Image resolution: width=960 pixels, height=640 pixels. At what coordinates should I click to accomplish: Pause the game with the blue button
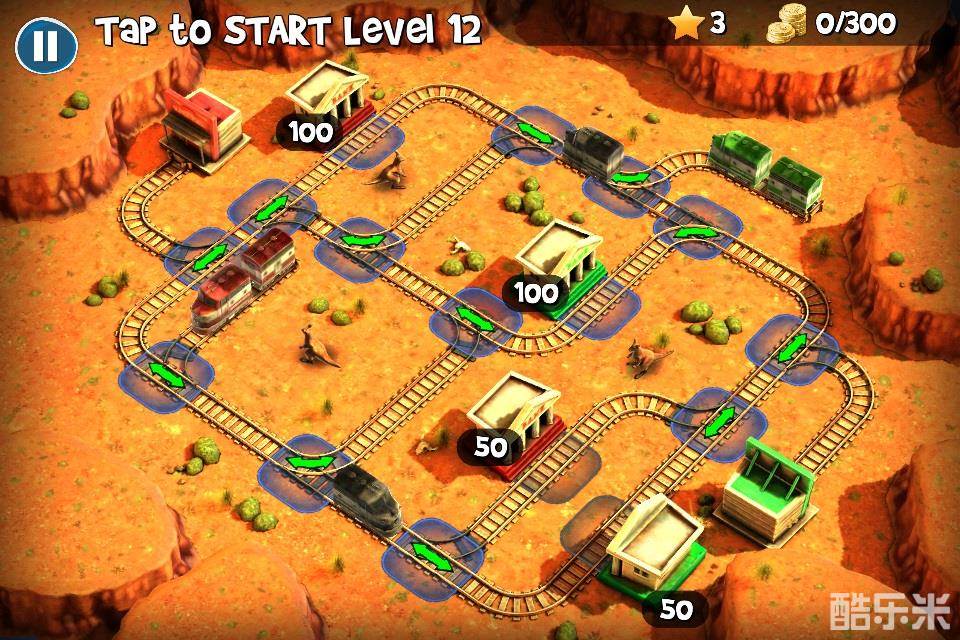[x=46, y=45]
